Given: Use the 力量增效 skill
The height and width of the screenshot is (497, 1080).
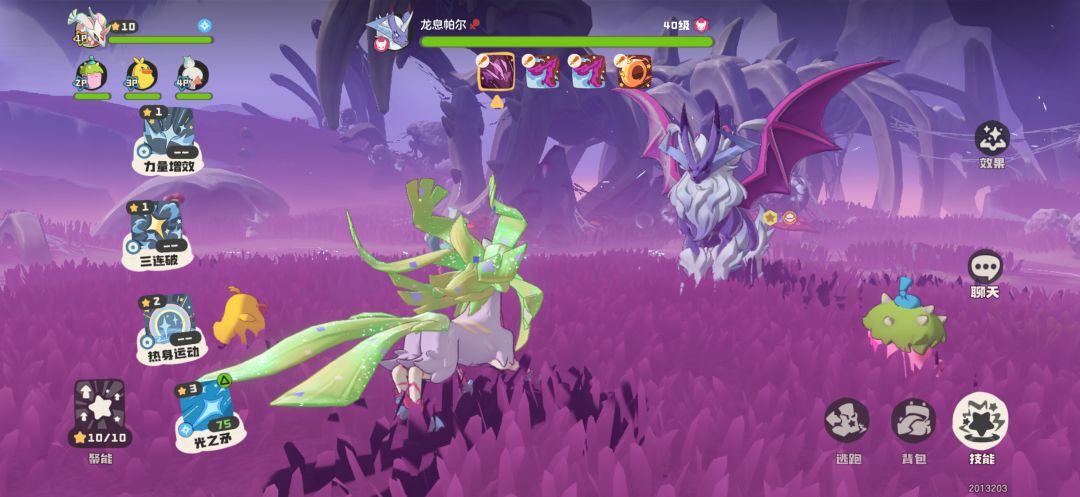Looking at the screenshot, I should (168, 138).
